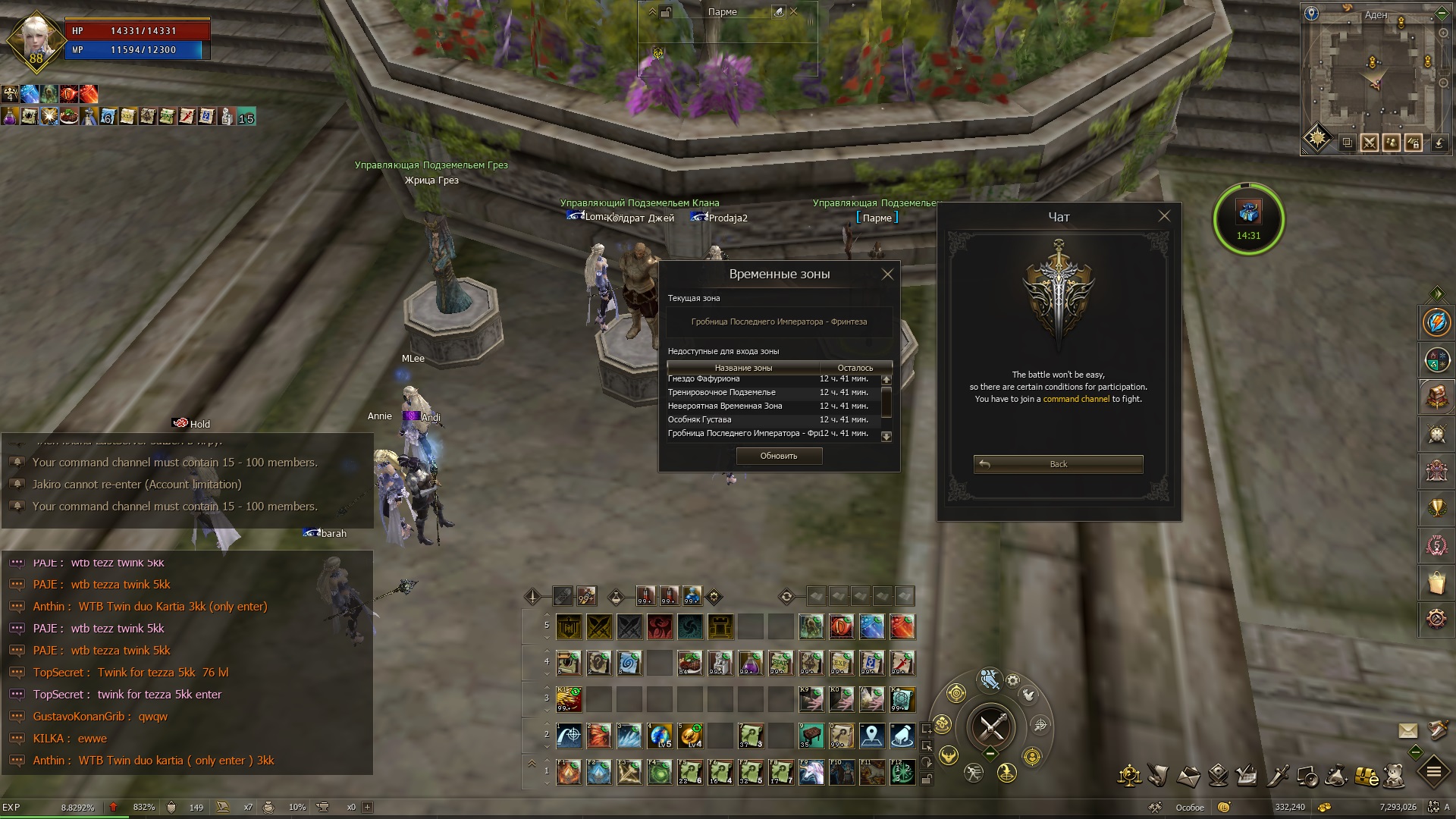The height and width of the screenshot is (819, 1456).
Task: Go Back in the NPC chat dialog
Action: pyautogui.click(x=1058, y=464)
